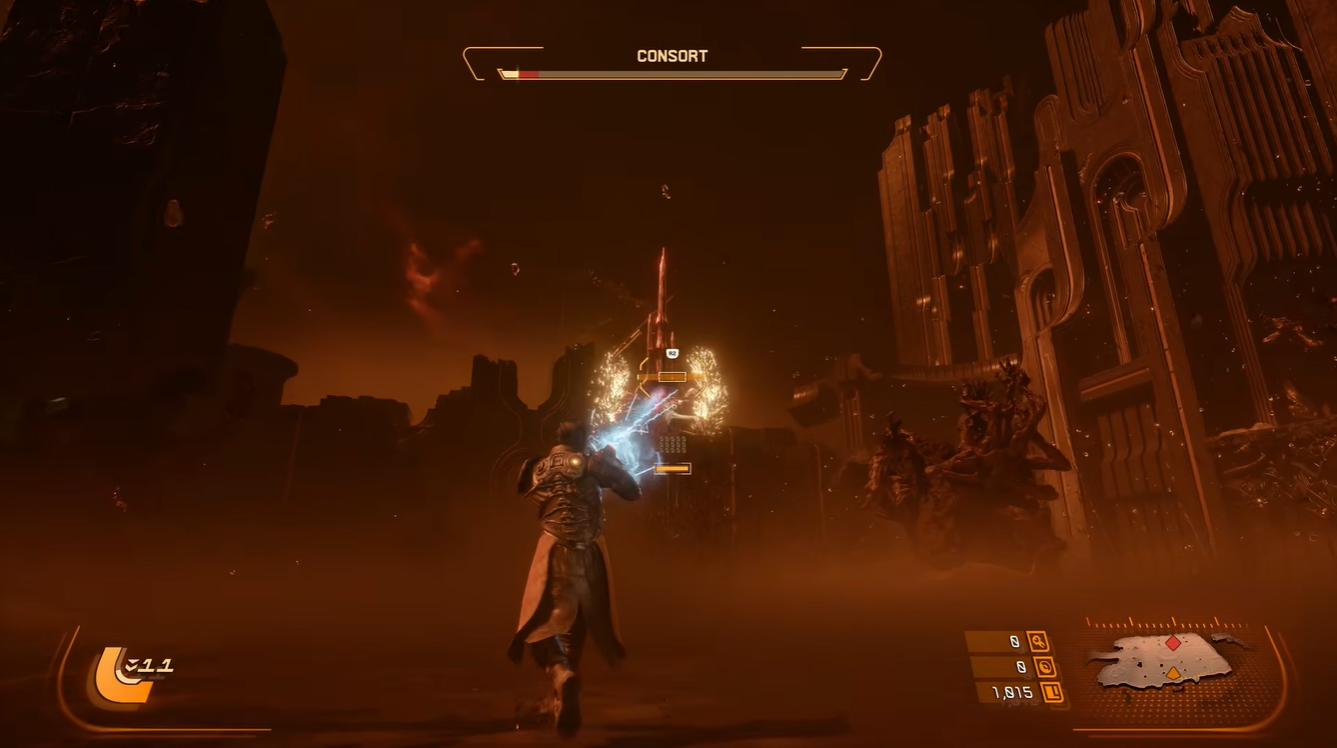Click the orange player arrow on the minimap

[x=1173, y=673]
